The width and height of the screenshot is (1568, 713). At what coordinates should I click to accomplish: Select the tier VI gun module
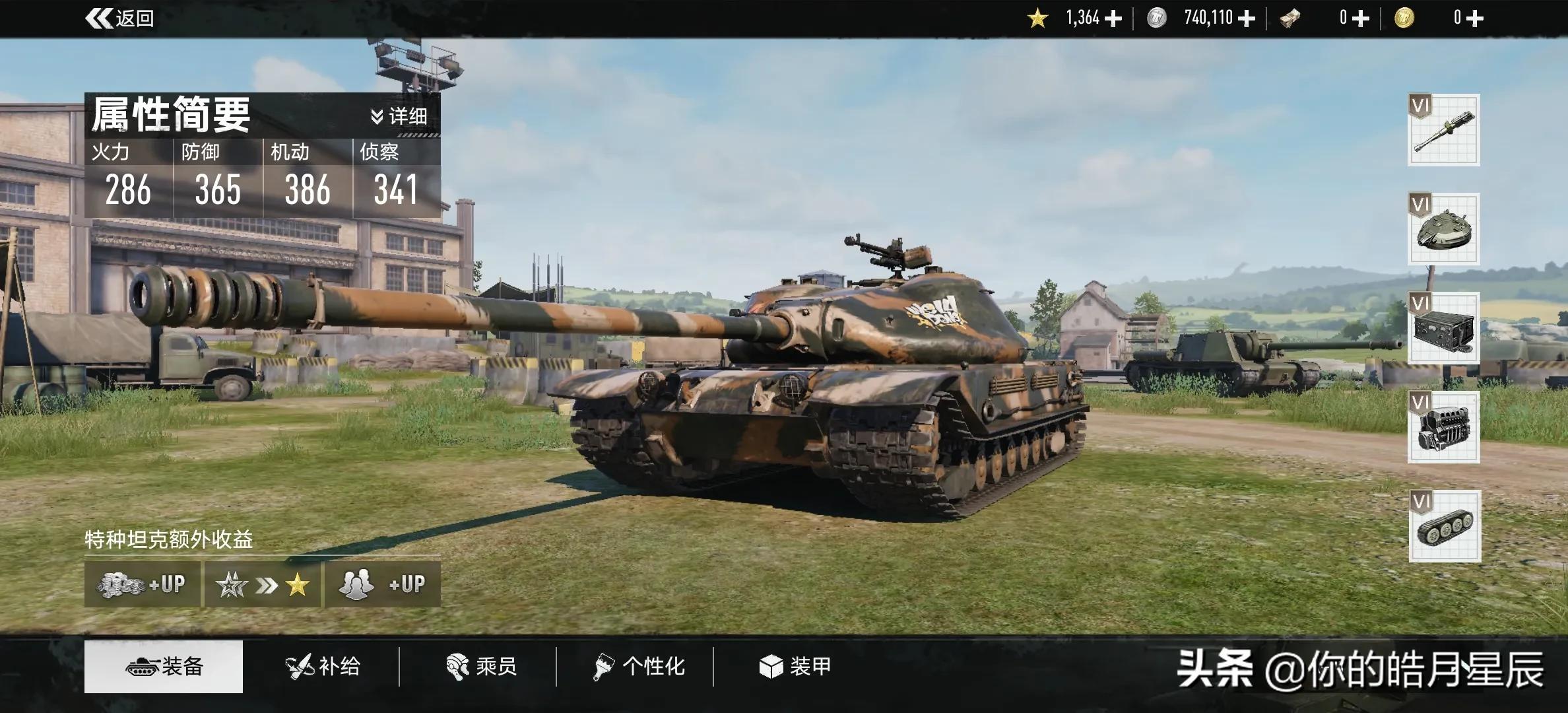click(1443, 130)
